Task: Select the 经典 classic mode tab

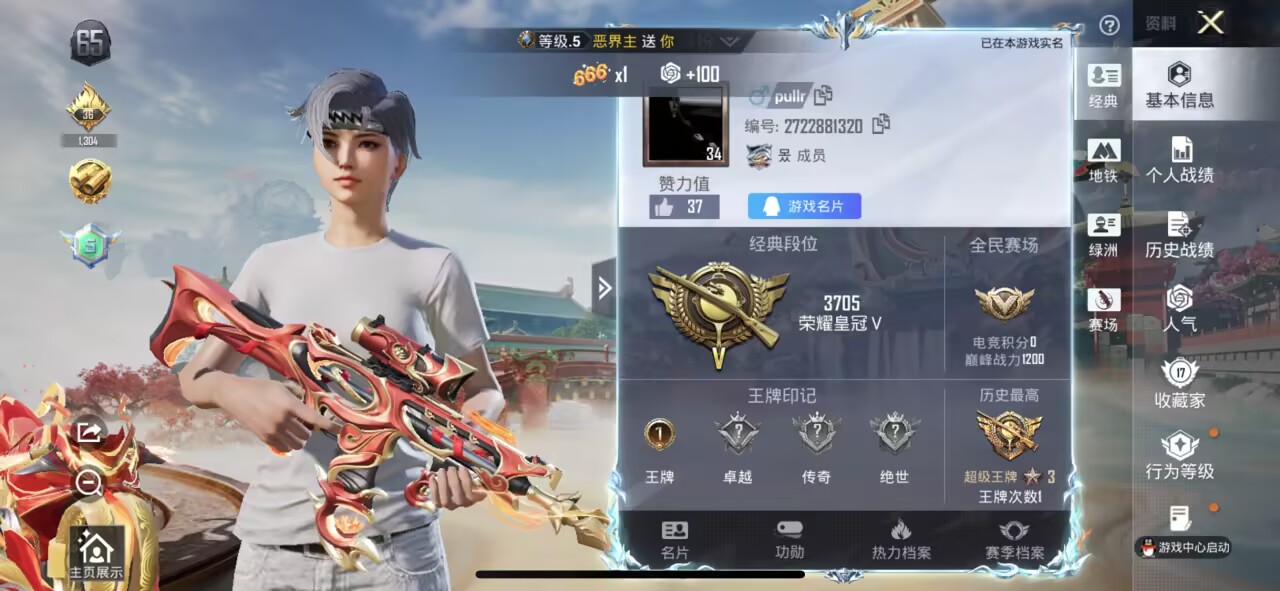Action: pos(1104,86)
